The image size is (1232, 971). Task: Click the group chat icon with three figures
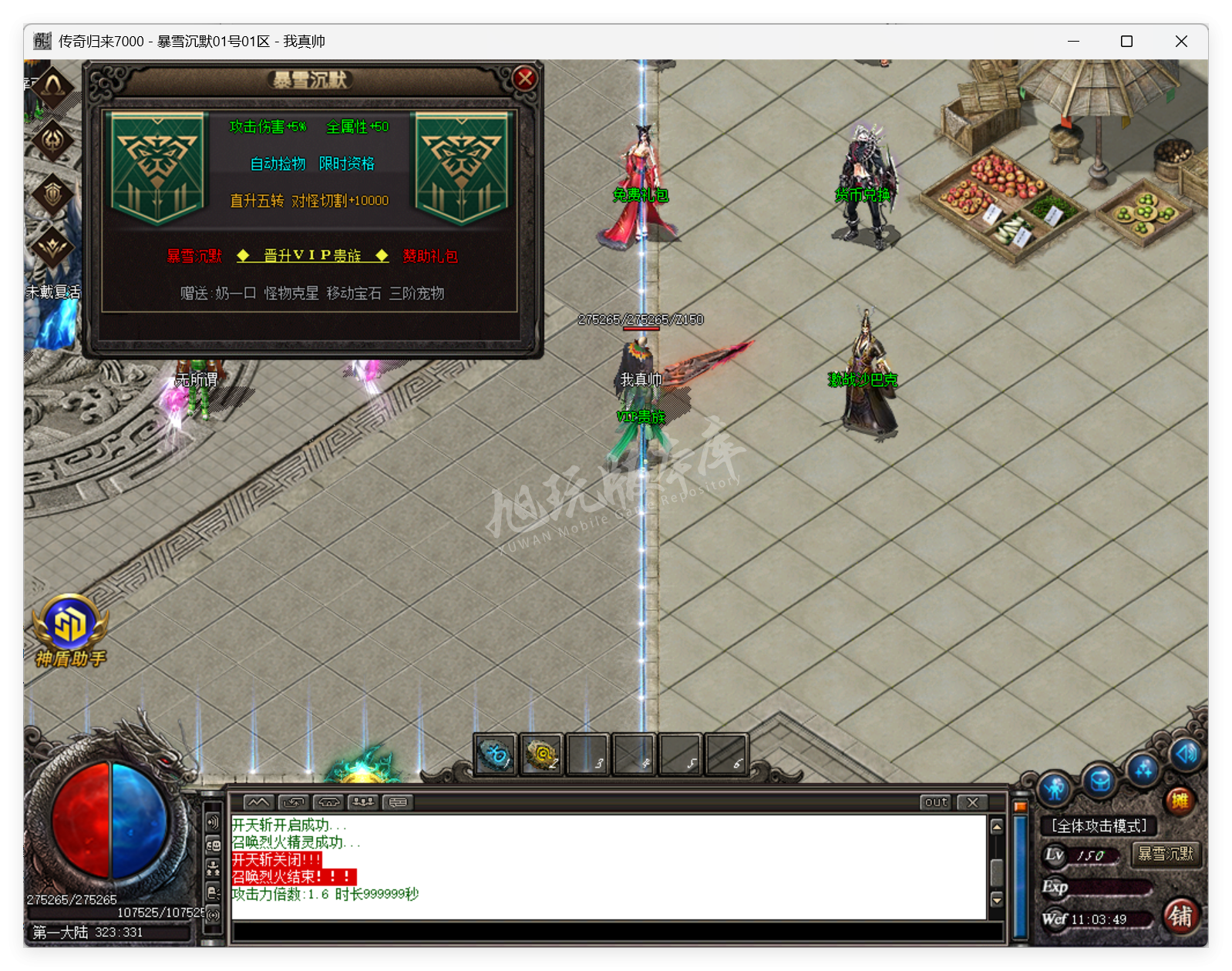tap(362, 801)
